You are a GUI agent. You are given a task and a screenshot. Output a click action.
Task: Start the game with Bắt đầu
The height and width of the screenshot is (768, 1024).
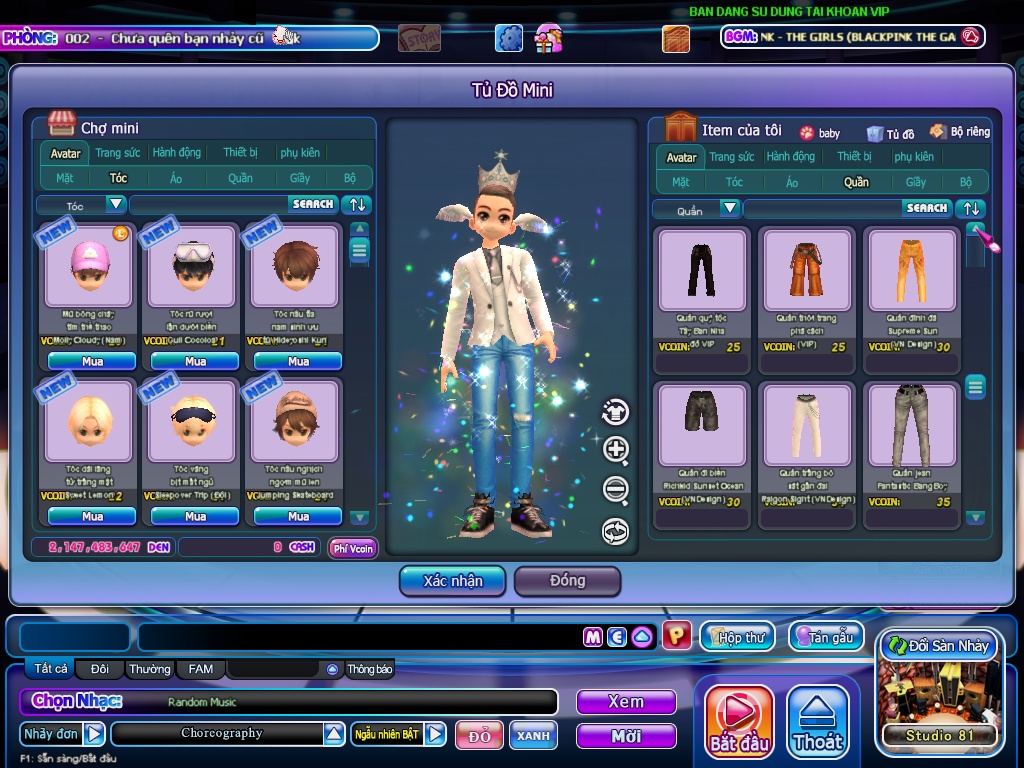[x=740, y=720]
